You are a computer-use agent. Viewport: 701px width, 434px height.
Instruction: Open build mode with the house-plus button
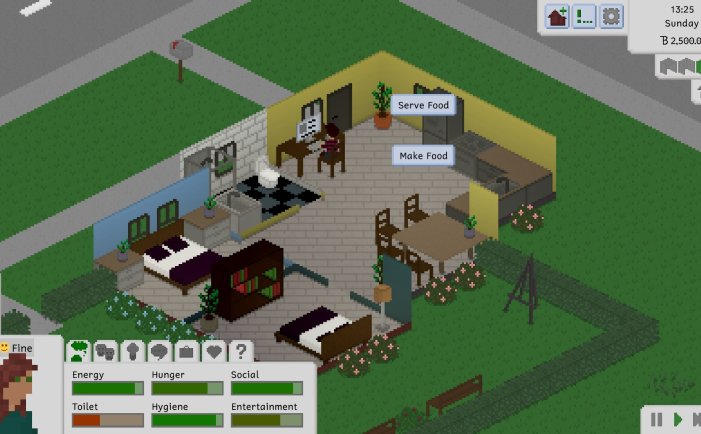coord(558,16)
